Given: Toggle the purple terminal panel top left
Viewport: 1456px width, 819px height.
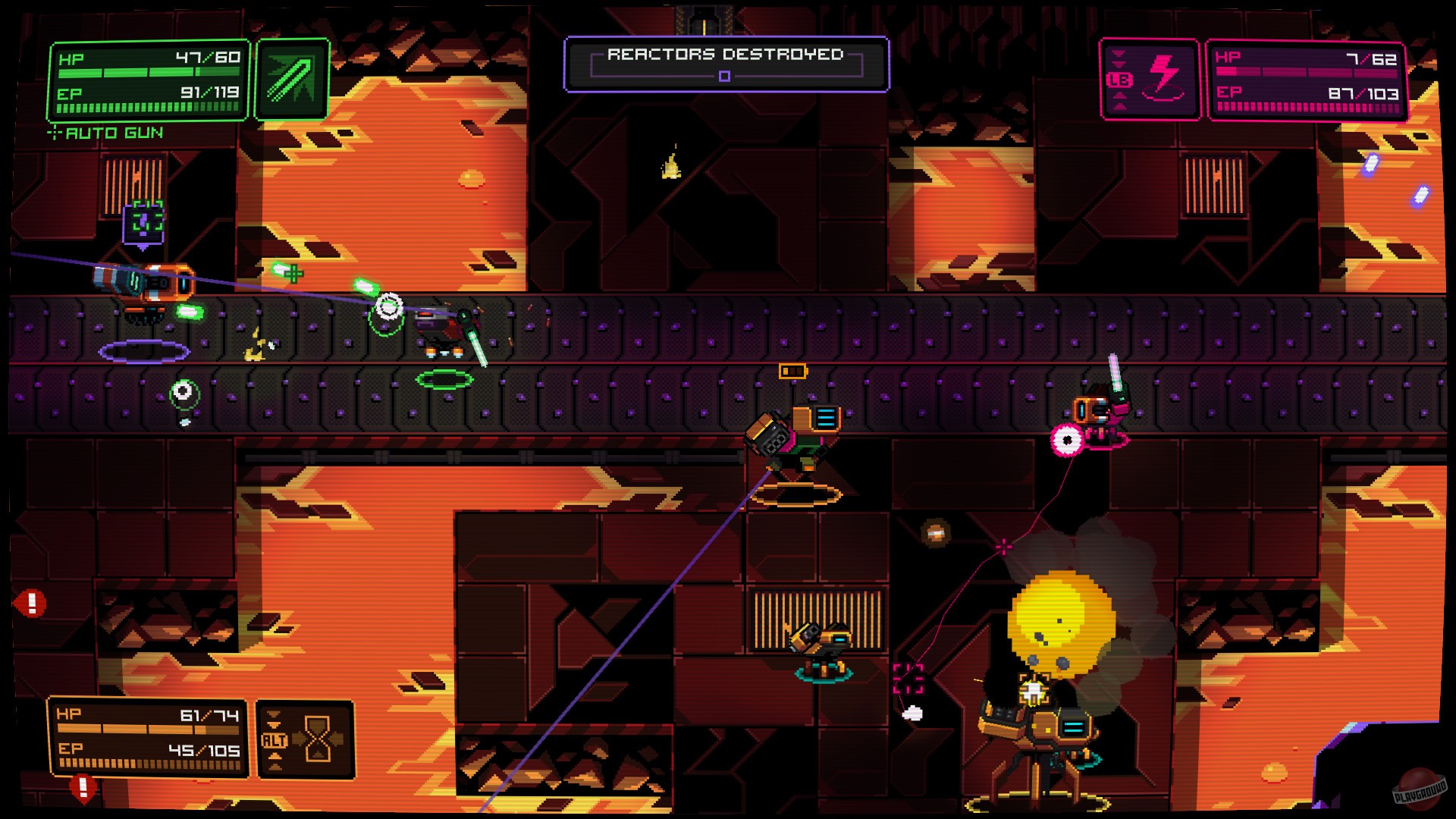Looking at the screenshot, I should (x=143, y=222).
